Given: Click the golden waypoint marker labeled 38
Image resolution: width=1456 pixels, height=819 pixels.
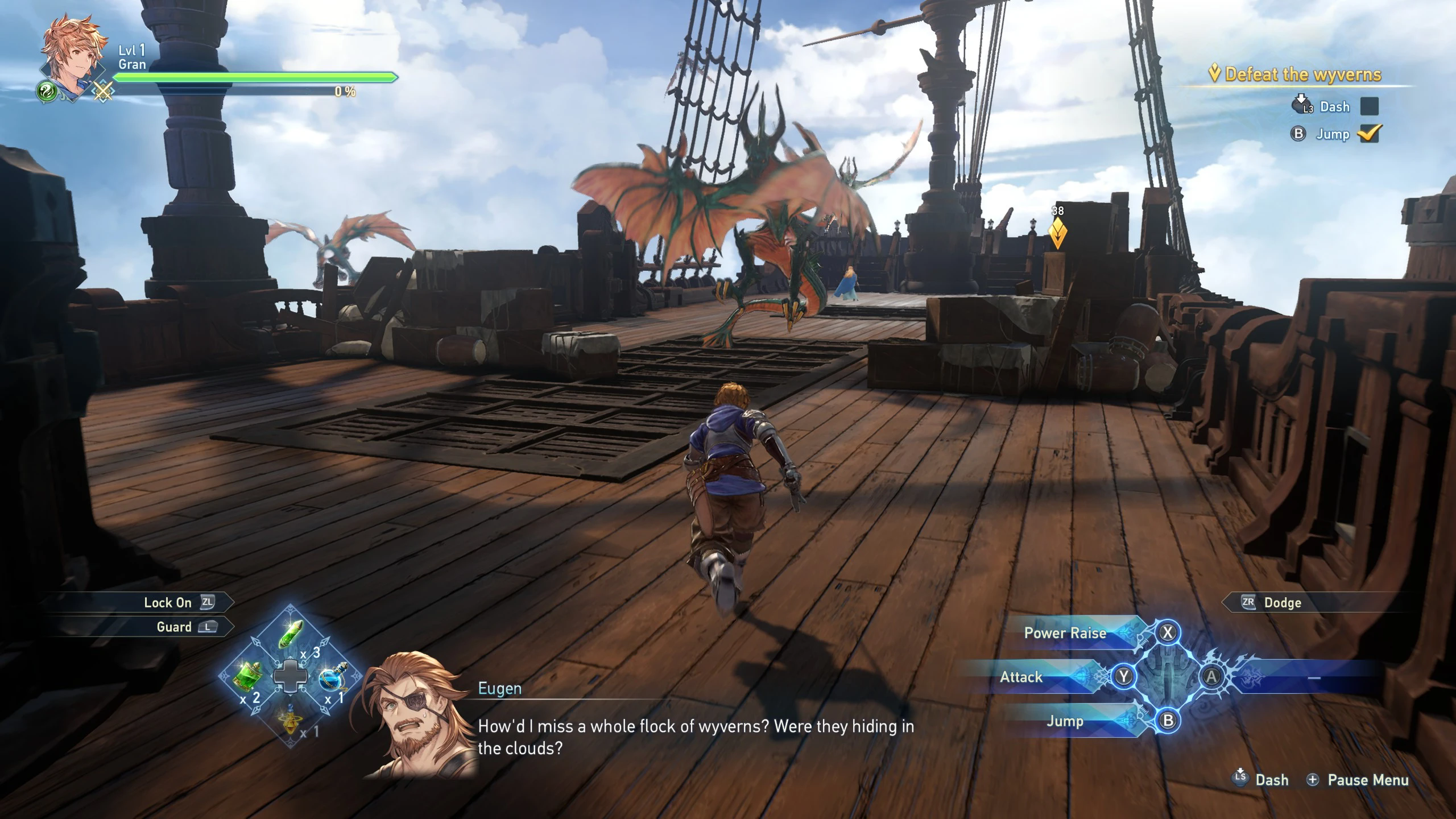Looking at the screenshot, I should [1057, 233].
